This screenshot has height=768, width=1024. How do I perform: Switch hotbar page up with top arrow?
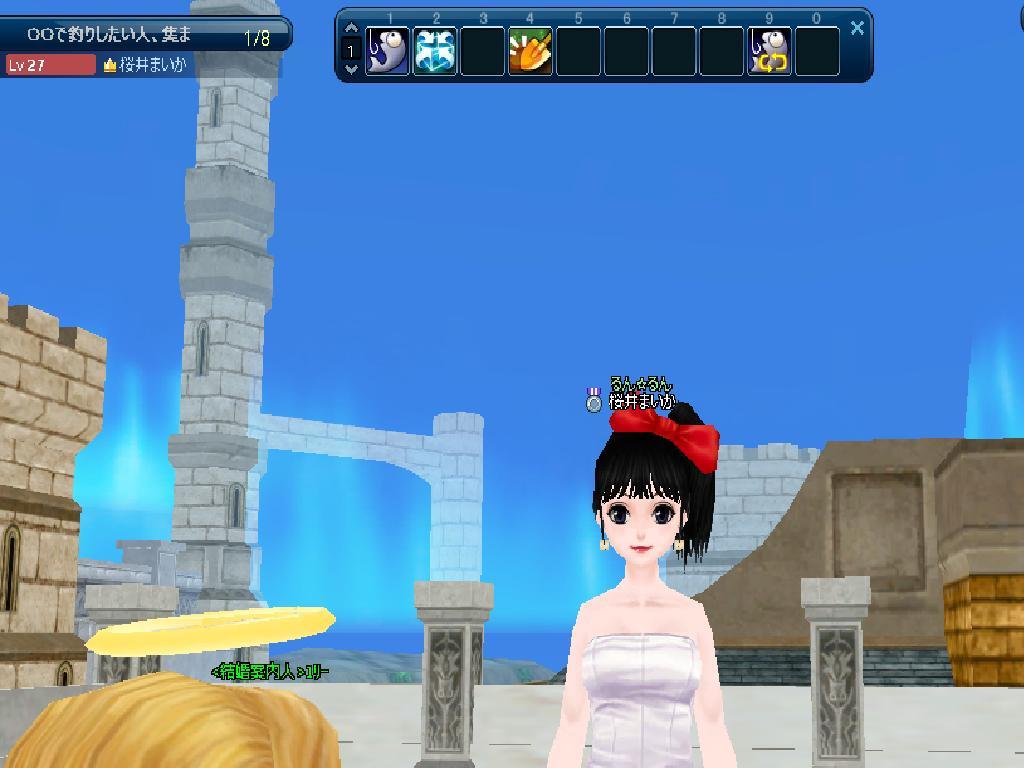coord(351,29)
